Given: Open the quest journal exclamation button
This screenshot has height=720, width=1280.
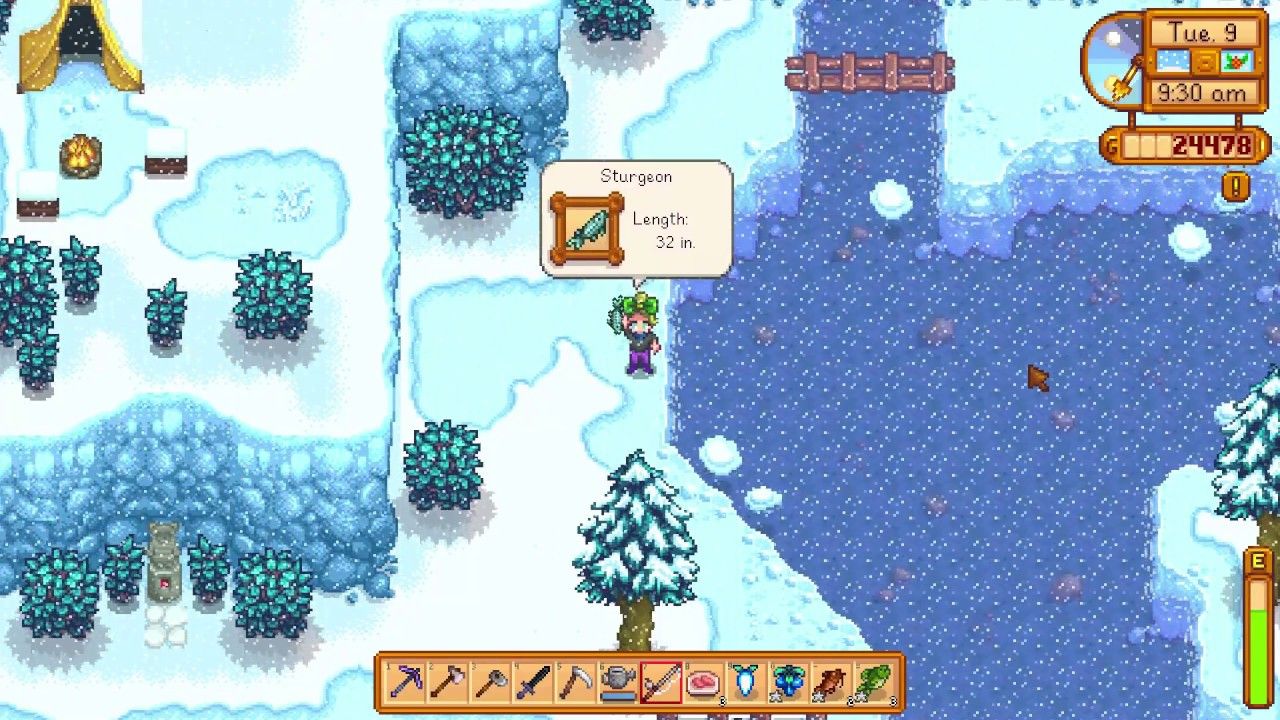Looking at the screenshot, I should [x=1234, y=185].
